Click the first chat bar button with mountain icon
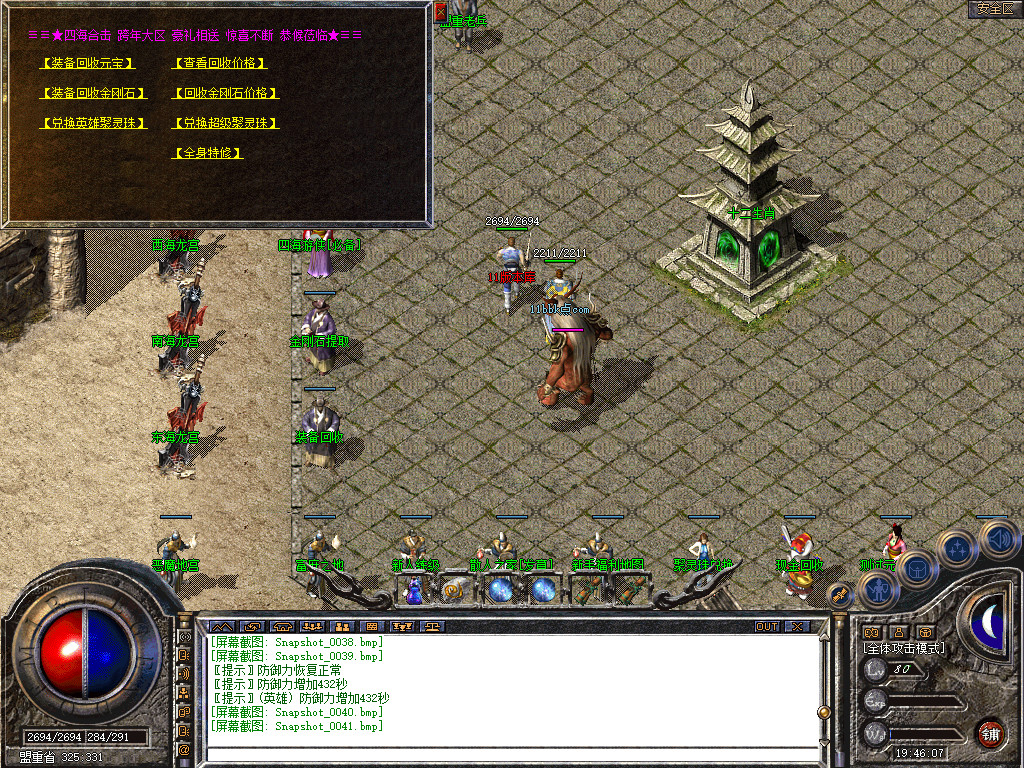Viewport: 1024px width, 768px height. pyautogui.click(x=221, y=627)
